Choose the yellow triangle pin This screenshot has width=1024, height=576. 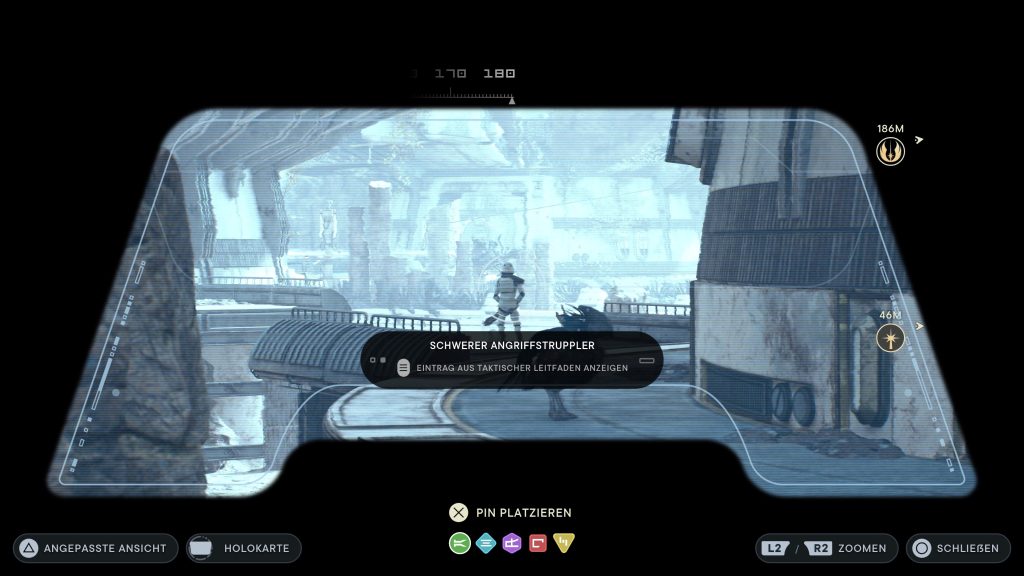click(564, 543)
